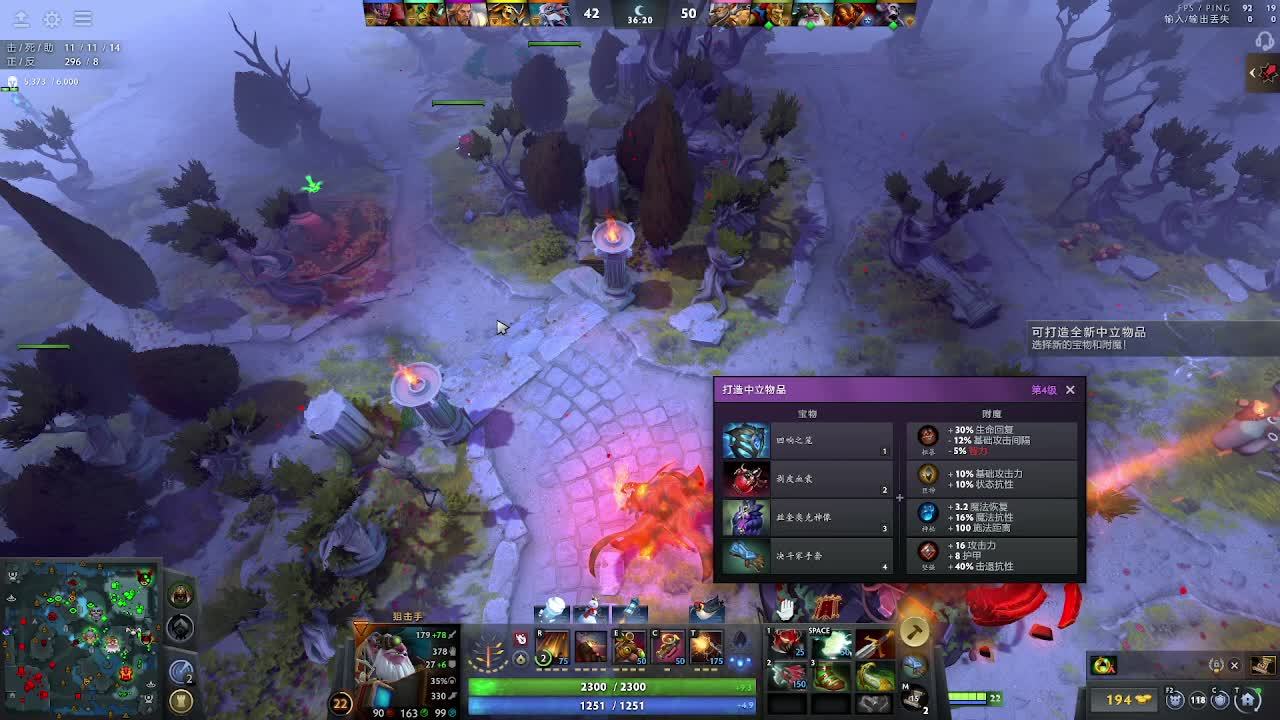The image size is (1280, 720).
Task: Cast the first Sniper ability on R
Action: pos(552,648)
